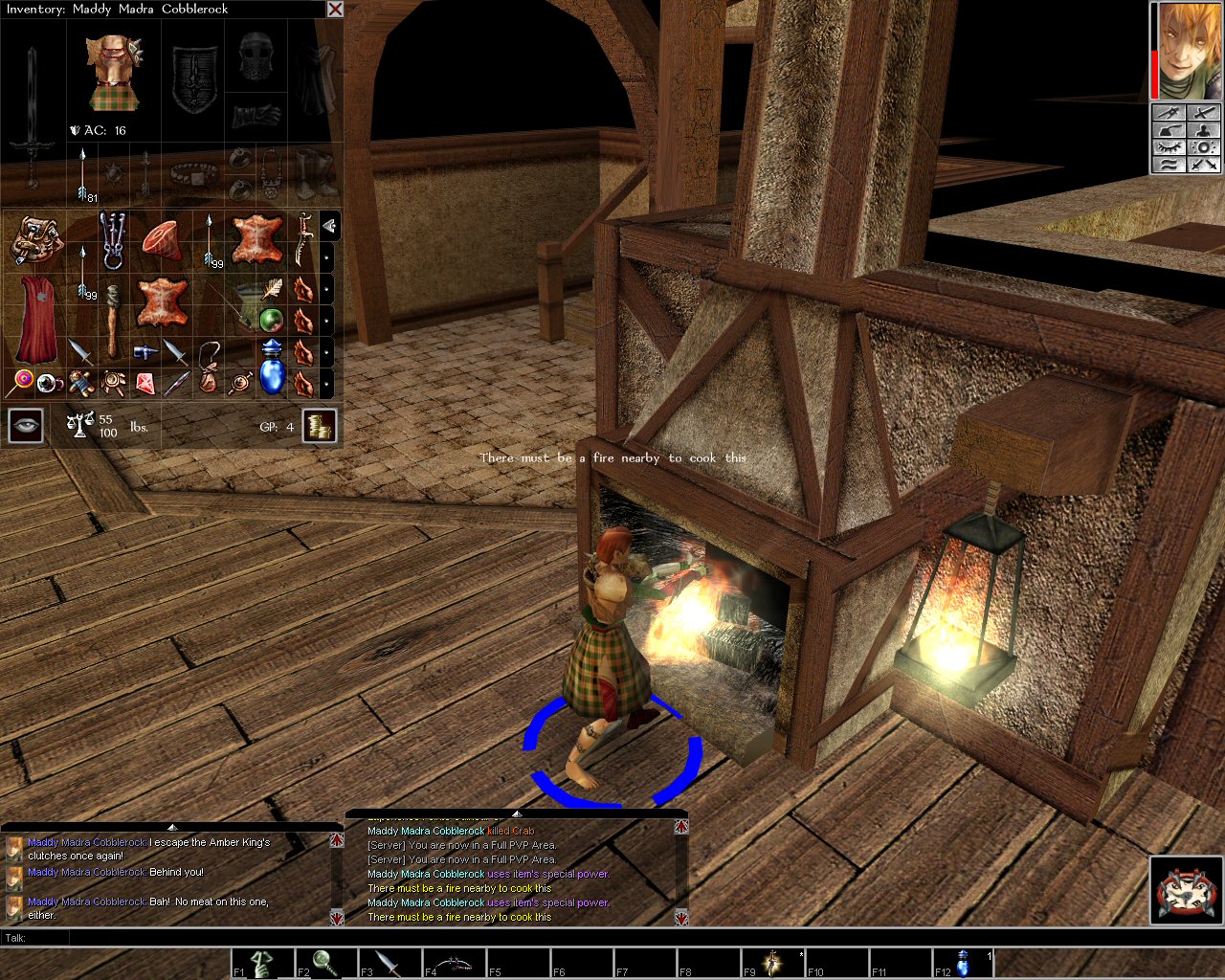Activate the F1 stealth quickslot

click(x=262, y=963)
